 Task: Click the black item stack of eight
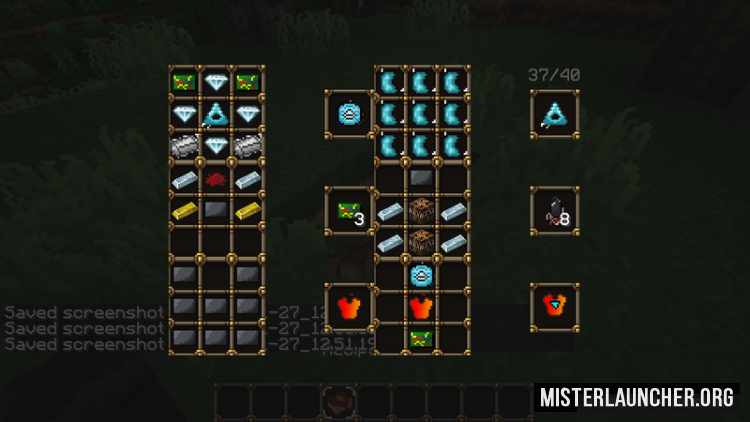(553, 211)
